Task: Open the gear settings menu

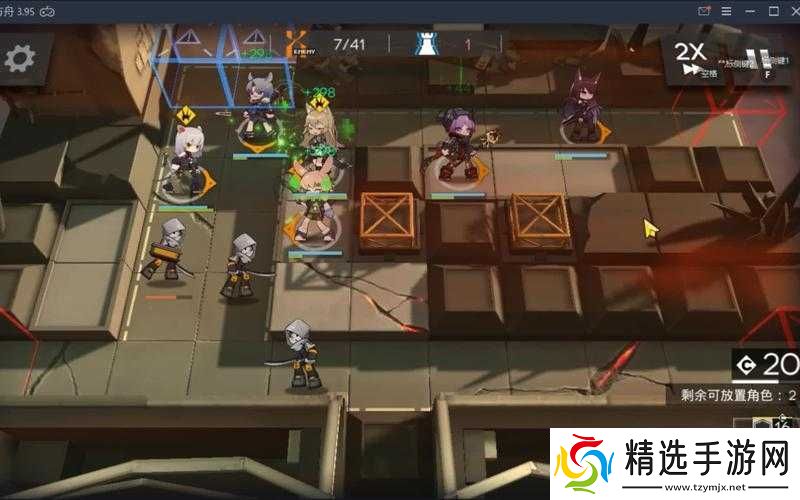Action: point(20,57)
